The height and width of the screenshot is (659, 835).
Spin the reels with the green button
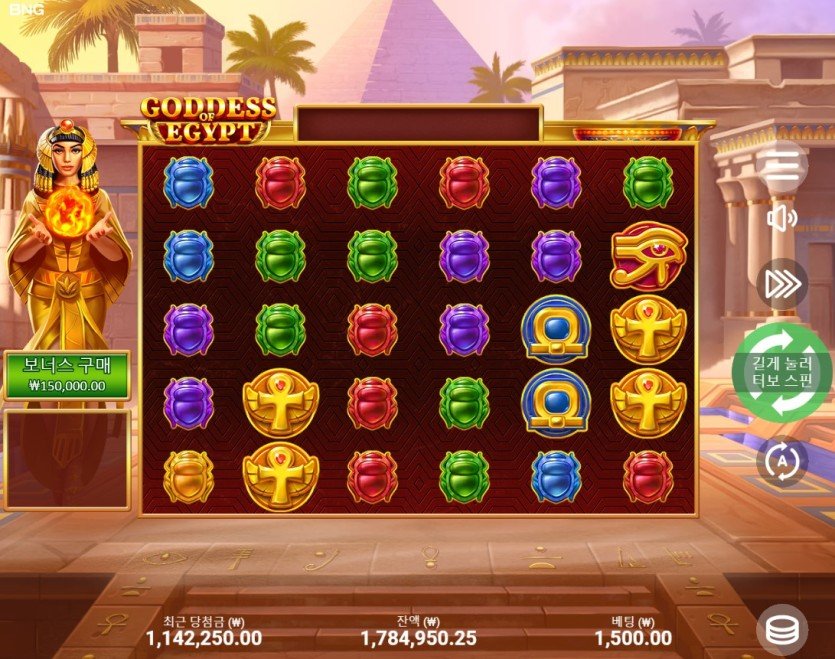point(785,372)
